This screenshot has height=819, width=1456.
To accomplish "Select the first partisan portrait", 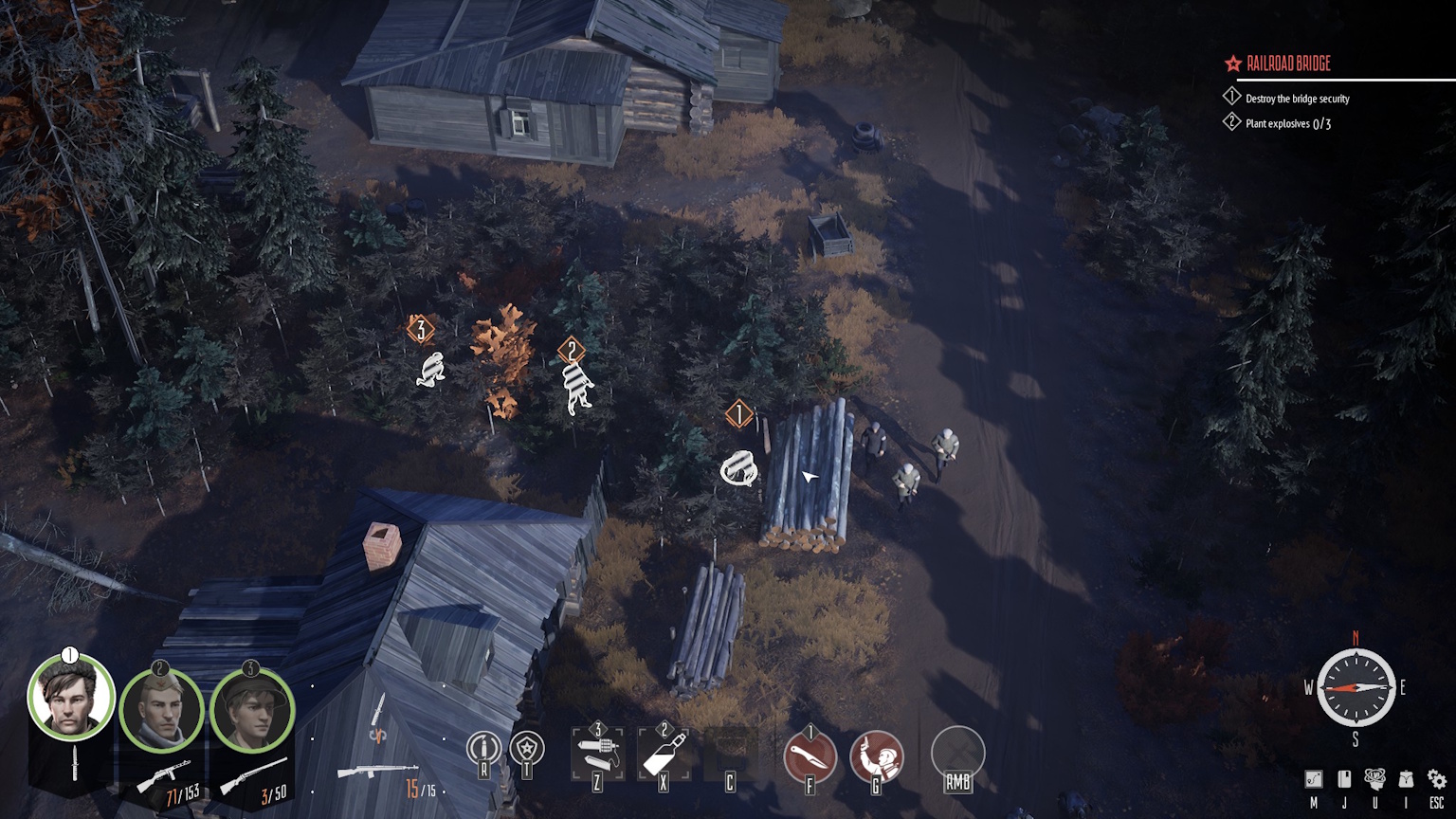I will (71, 699).
